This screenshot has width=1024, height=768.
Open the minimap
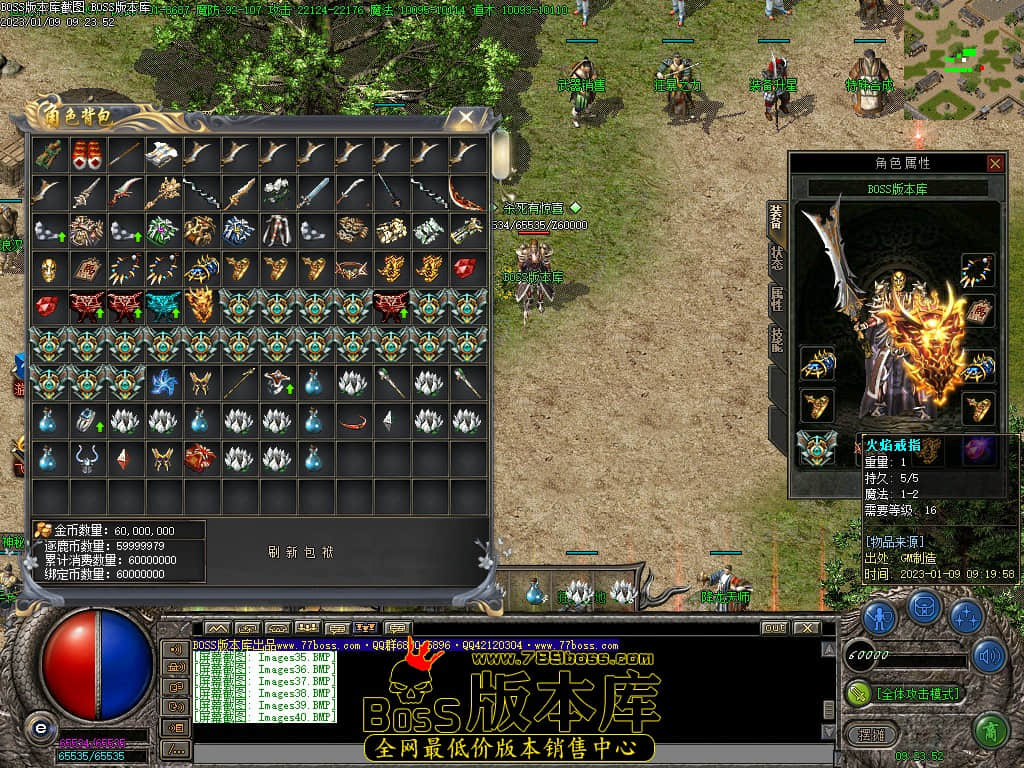(963, 60)
